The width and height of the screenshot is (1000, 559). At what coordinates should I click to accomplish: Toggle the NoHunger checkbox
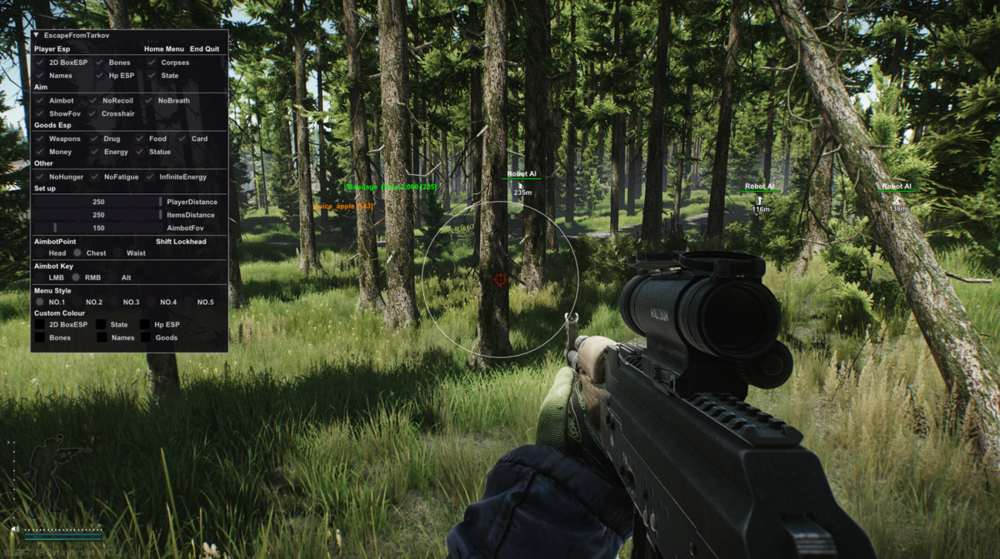[x=39, y=177]
